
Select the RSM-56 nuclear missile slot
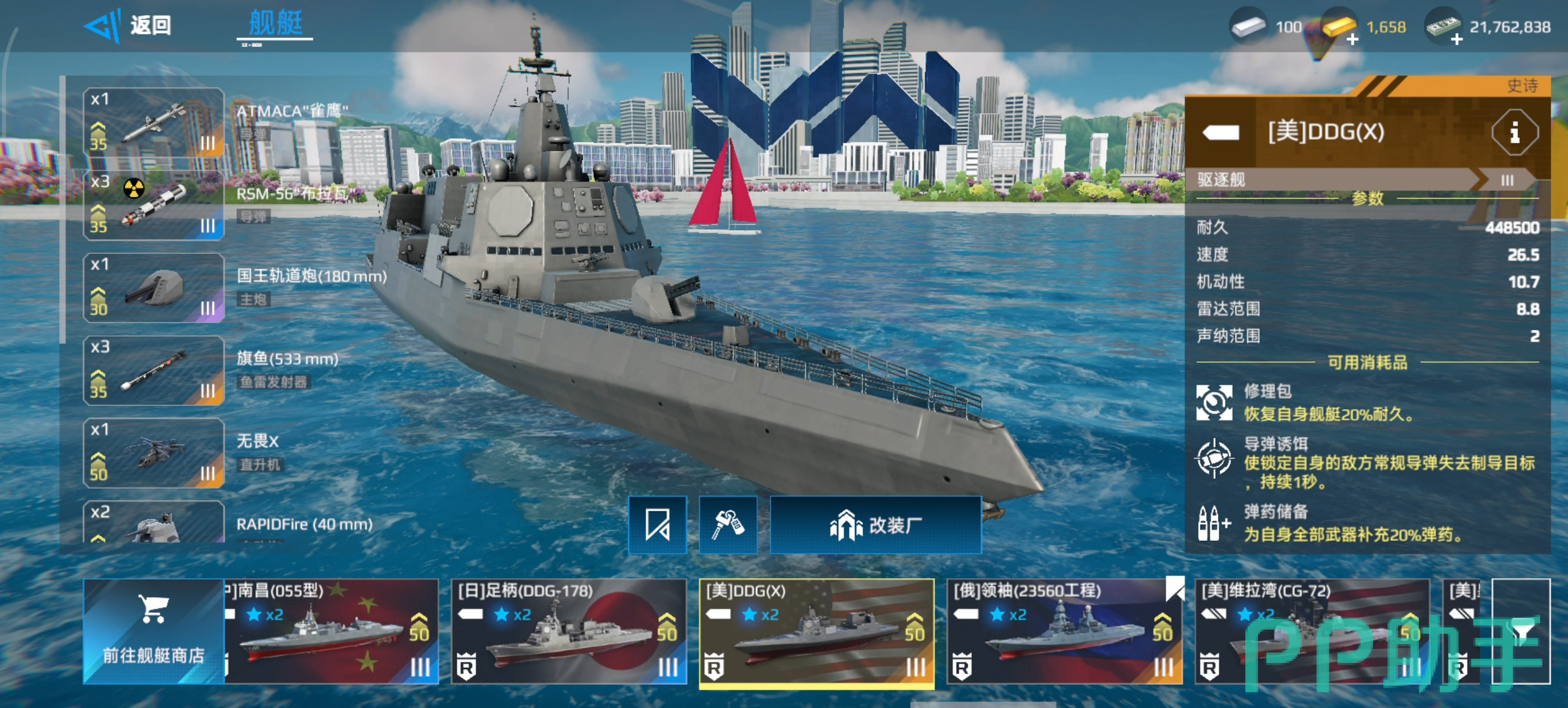(x=153, y=205)
